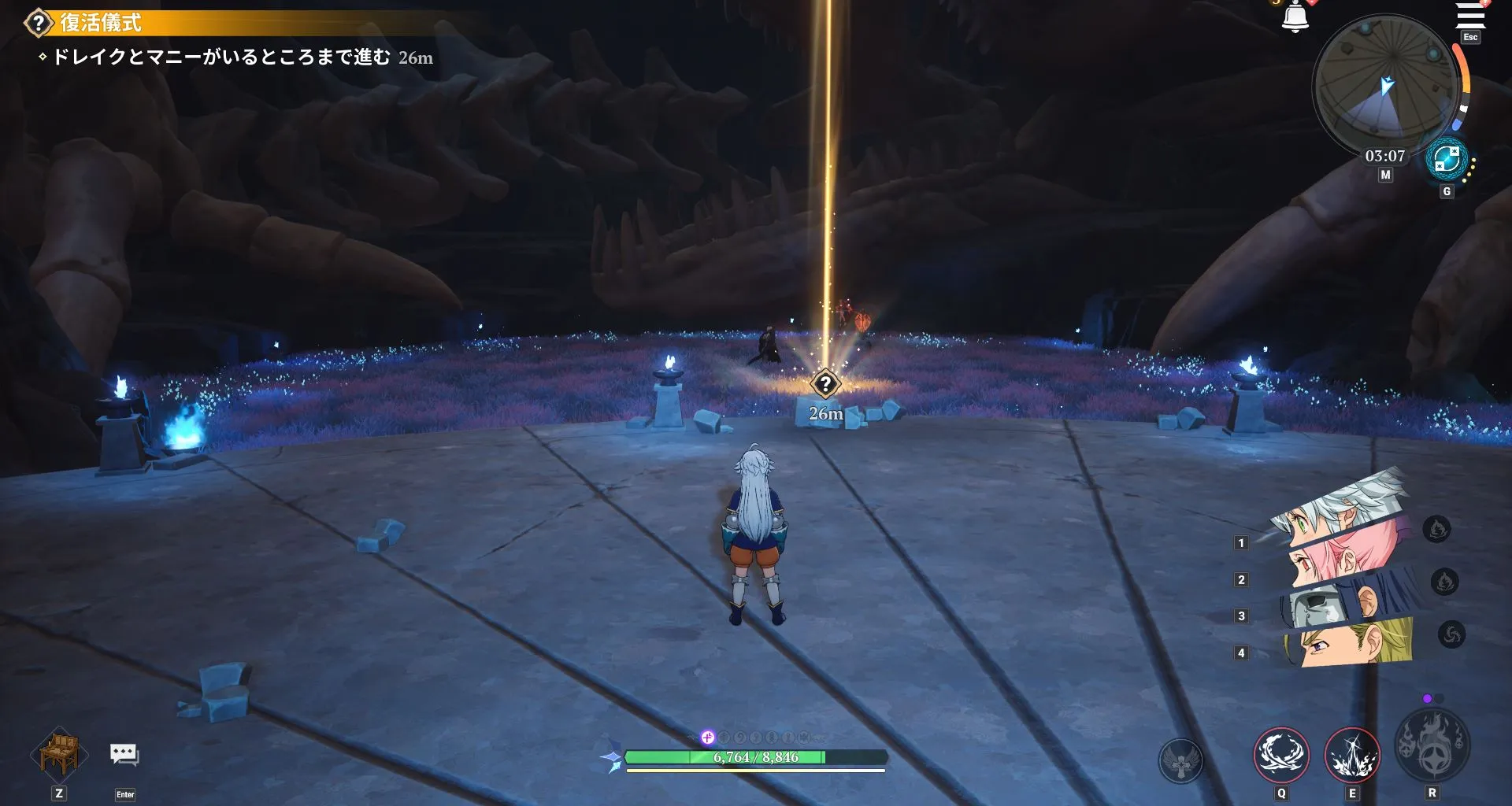Open the chat bubble icon

(124, 754)
